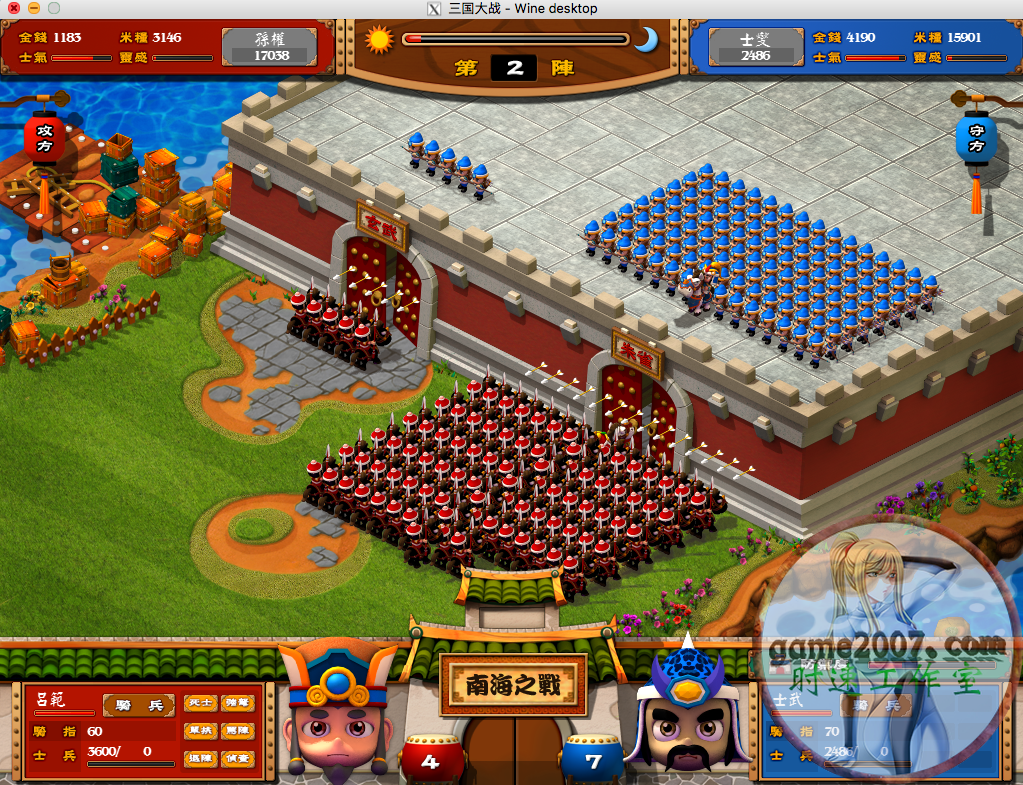1023x785 pixels.
Task: Click the blue 守方 defender lantern
Action: click(976, 142)
